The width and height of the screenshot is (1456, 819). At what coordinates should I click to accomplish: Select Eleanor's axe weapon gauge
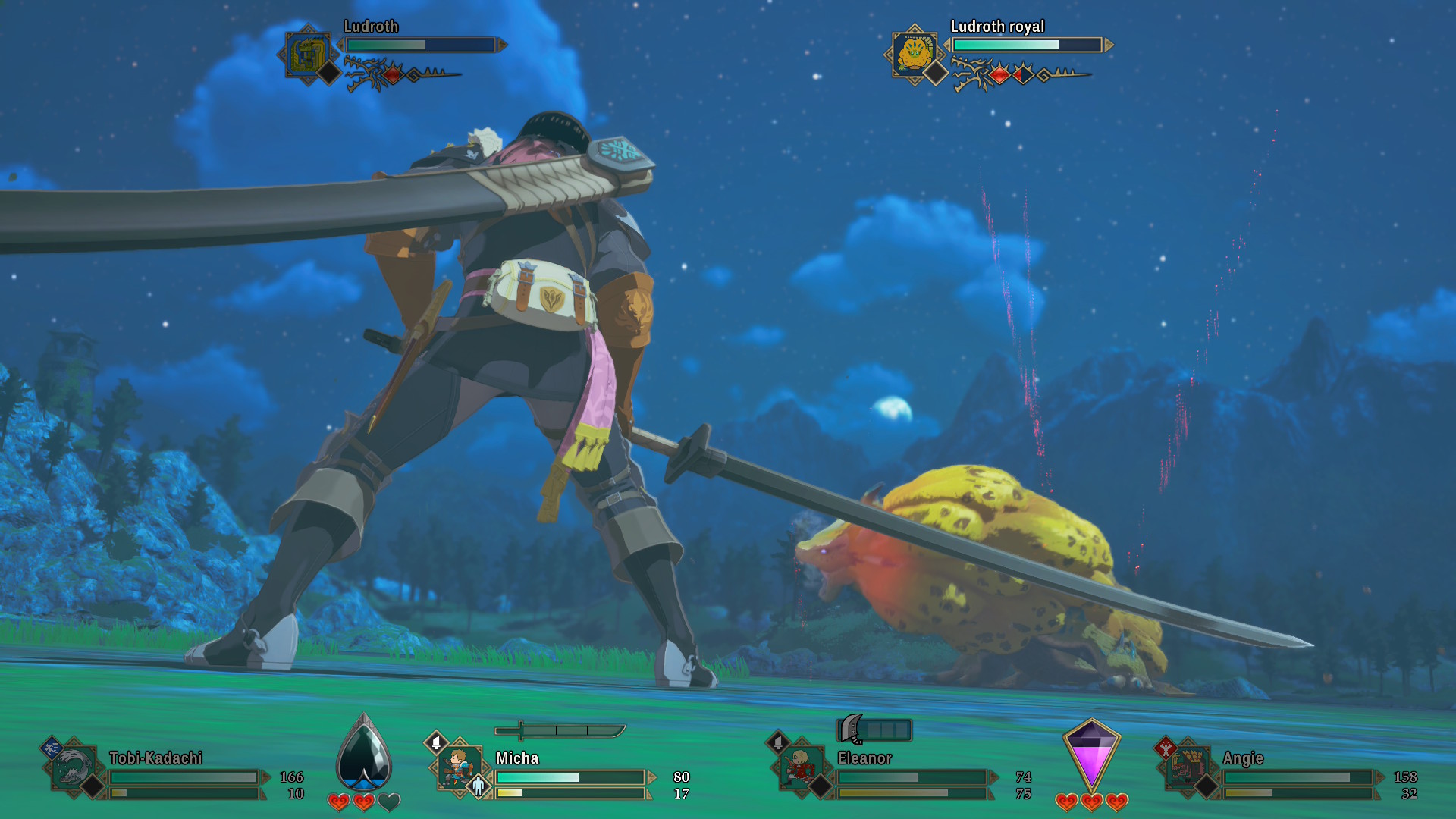point(874,730)
